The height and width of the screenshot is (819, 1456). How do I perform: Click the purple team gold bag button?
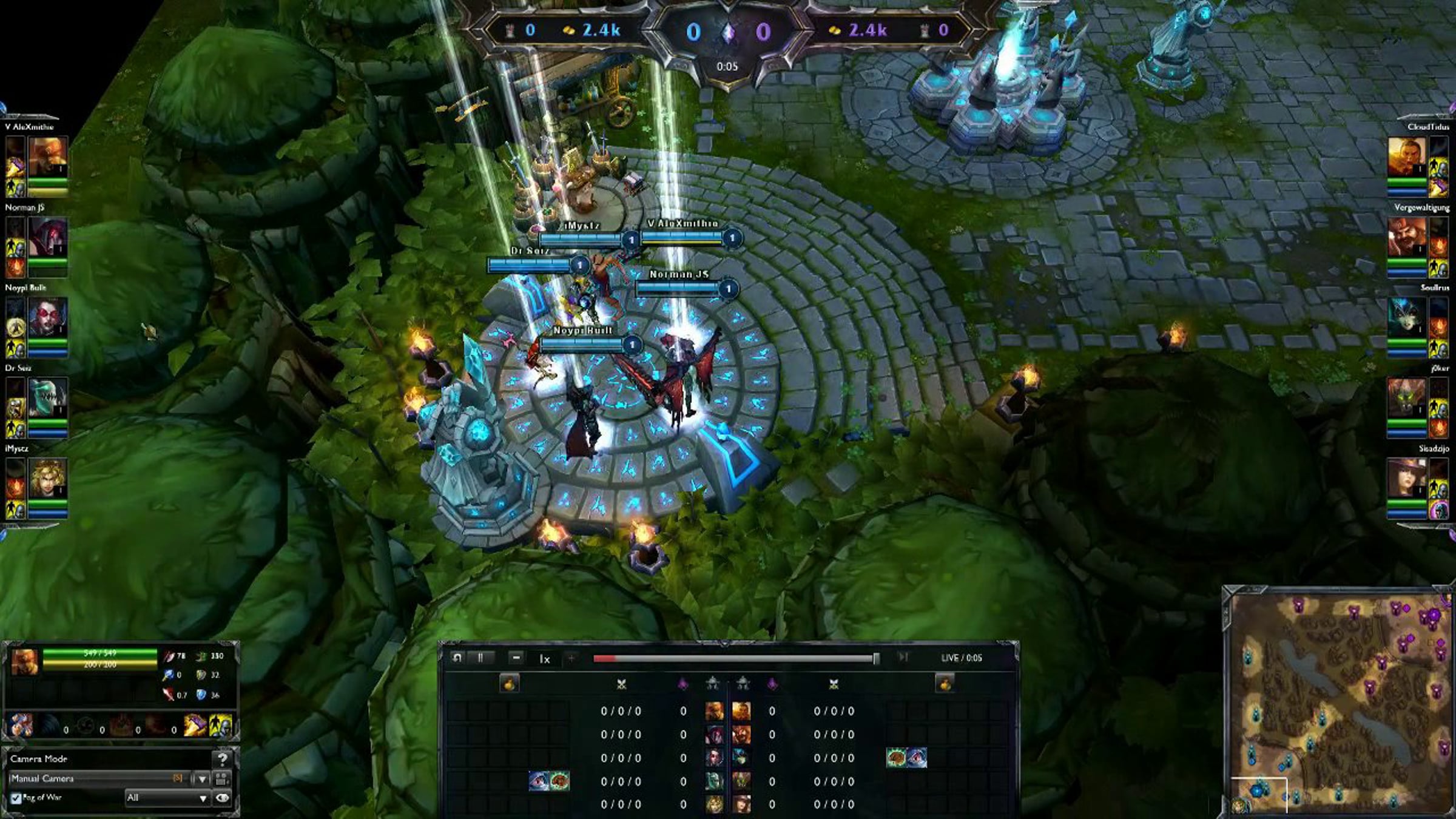(x=945, y=684)
